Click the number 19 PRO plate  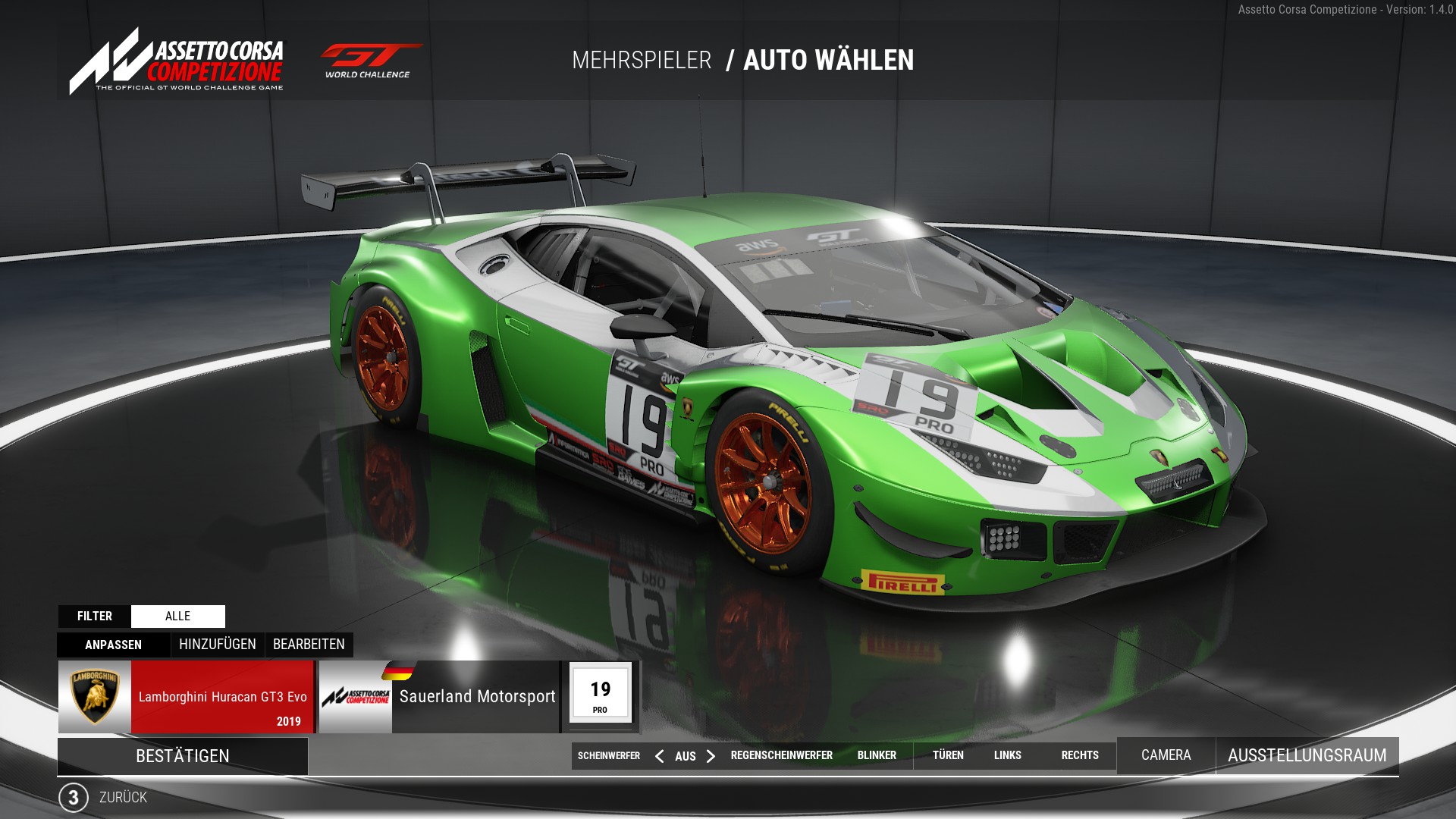point(600,694)
